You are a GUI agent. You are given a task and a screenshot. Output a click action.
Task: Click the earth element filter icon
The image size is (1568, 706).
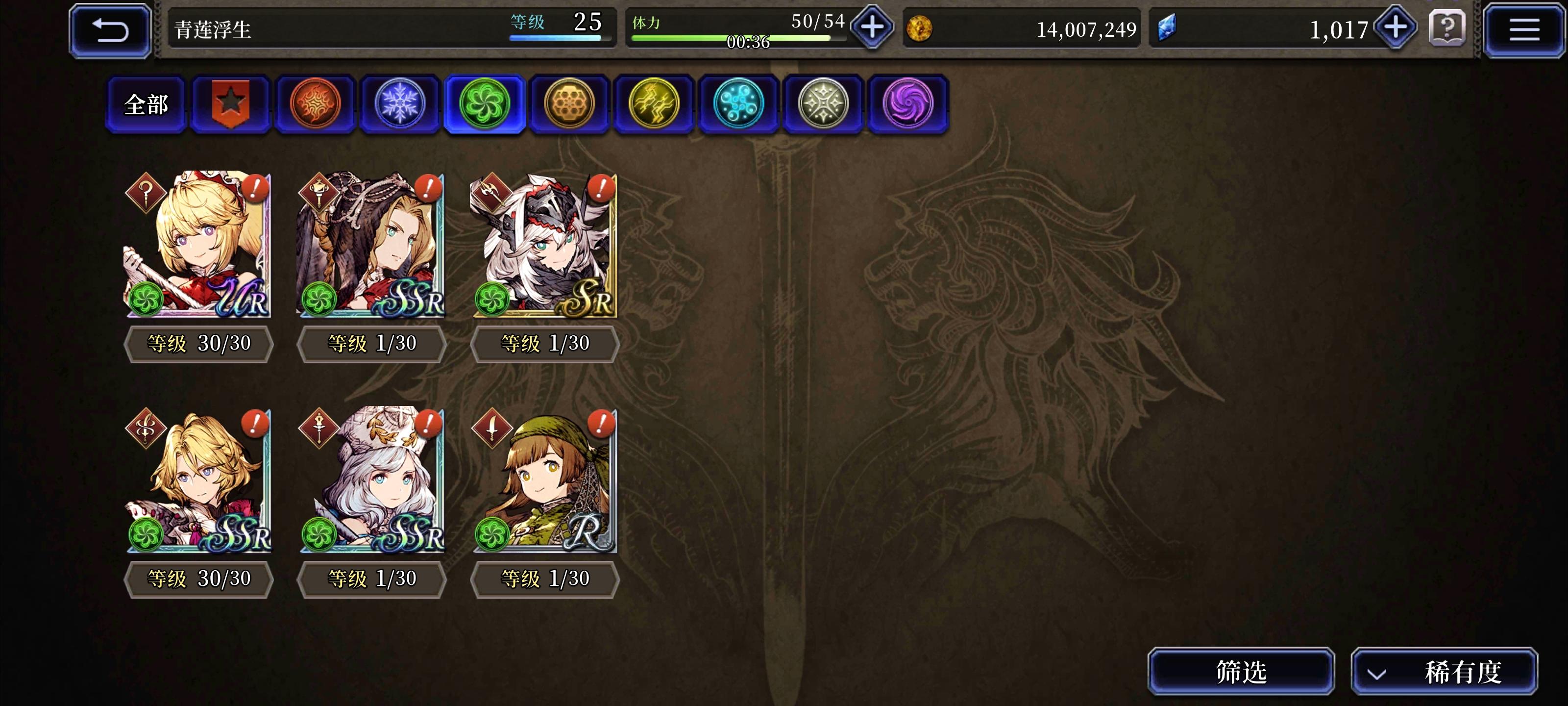[569, 103]
